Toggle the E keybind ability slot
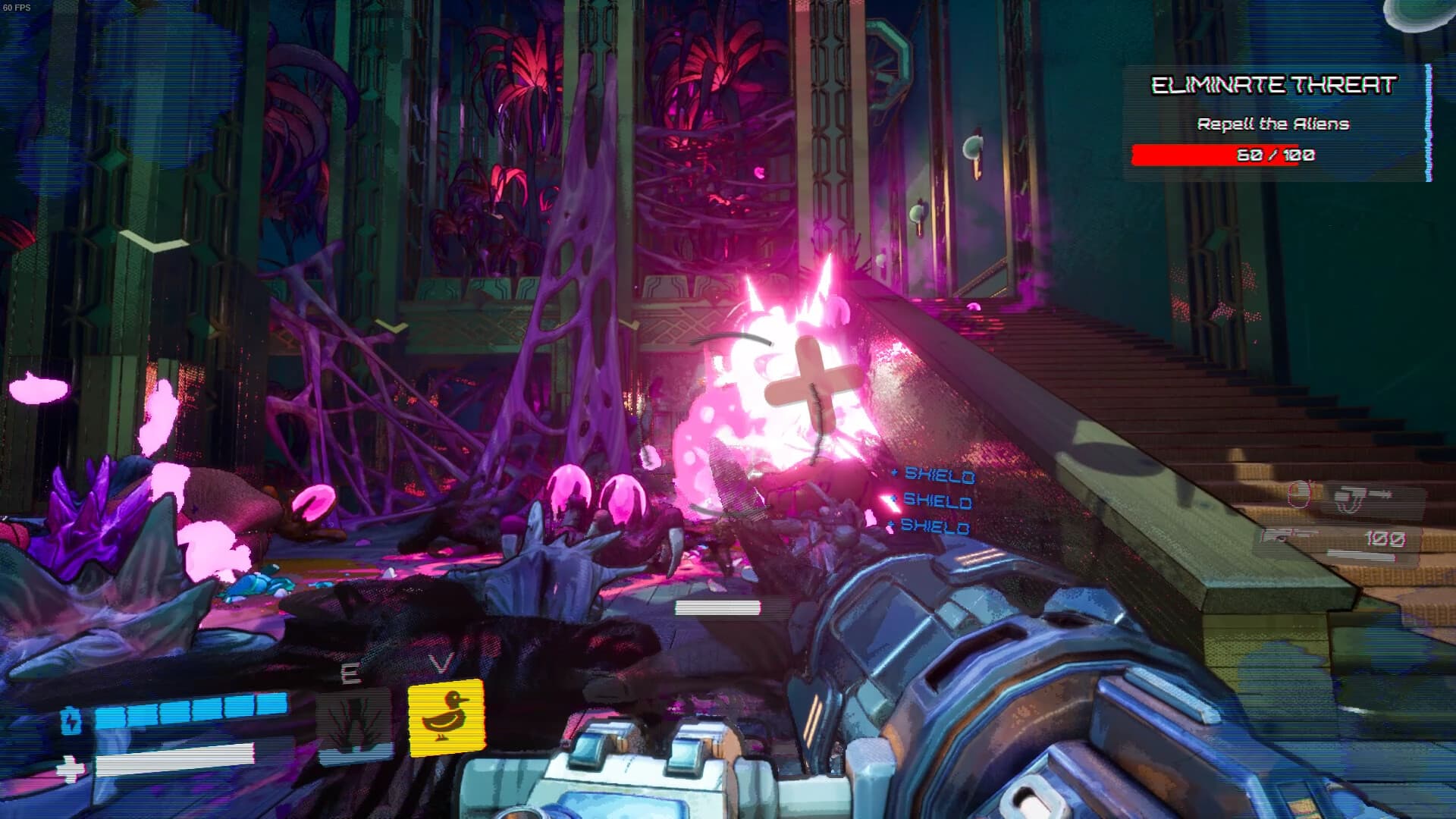1456x819 pixels. (349, 672)
